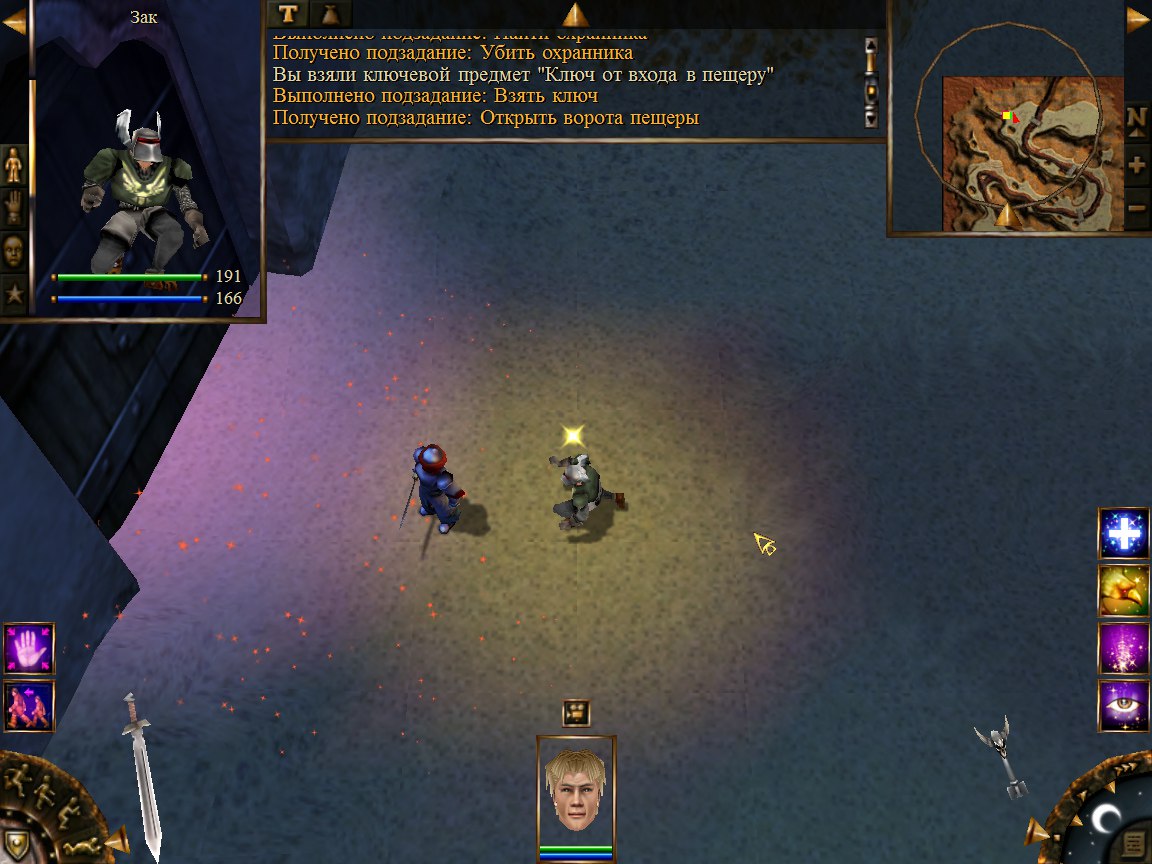The height and width of the screenshot is (864, 1152).
Task: Select the hand icon in target panel
Action: point(14,207)
